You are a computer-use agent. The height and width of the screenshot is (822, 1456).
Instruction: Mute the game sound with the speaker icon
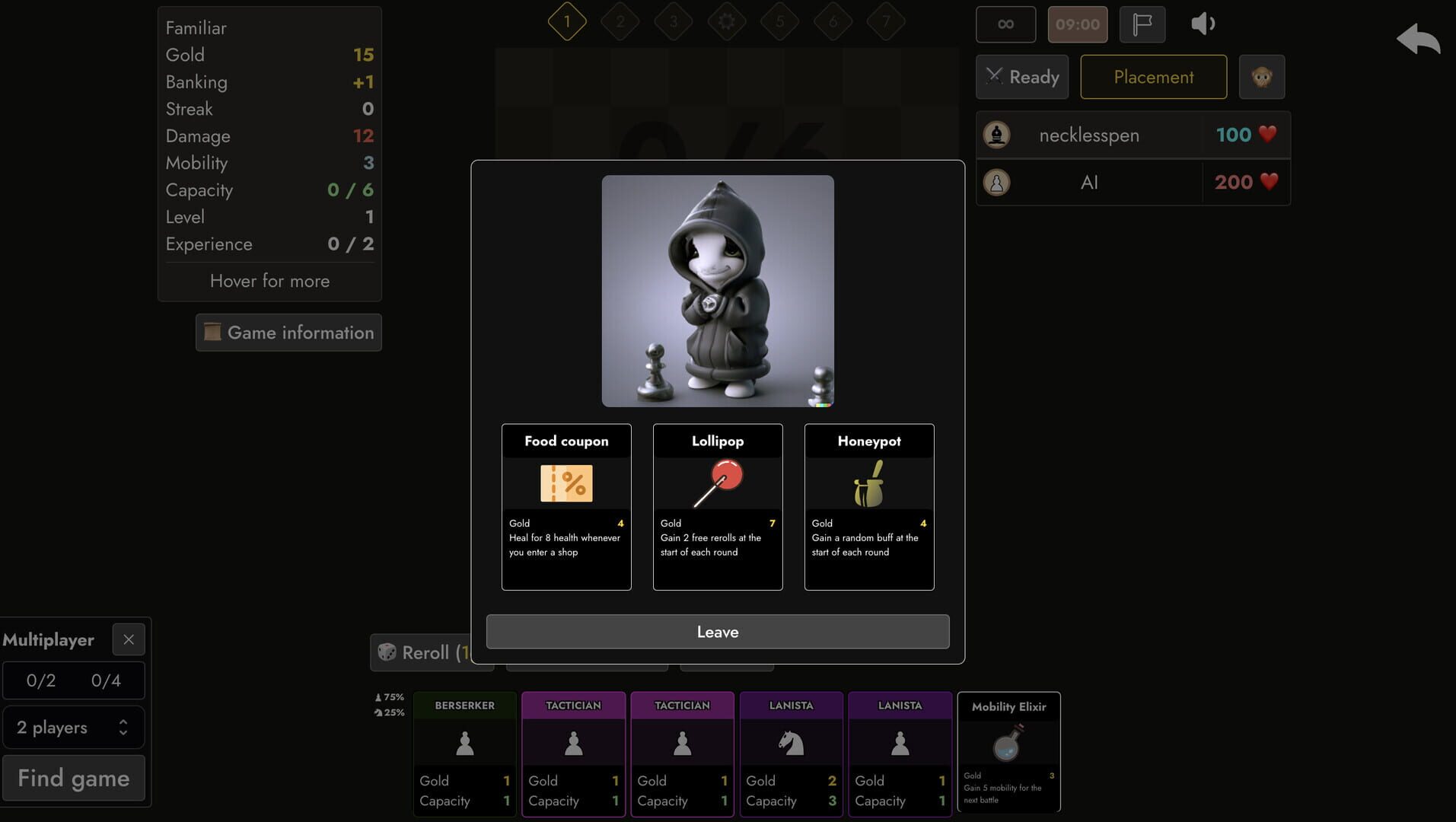[1203, 24]
